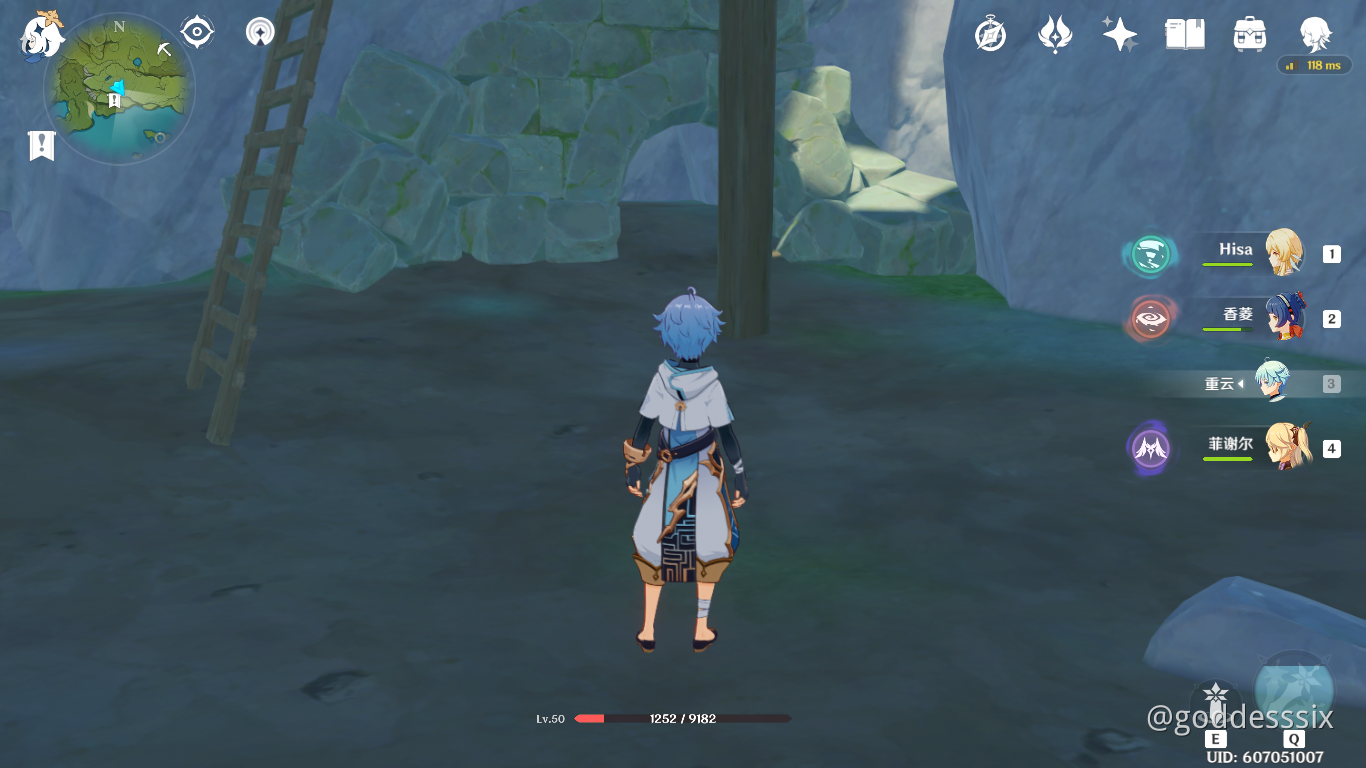The width and height of the screenshot is (1366, 768).
Task: Open the inventory backpack
Action: [1248, 33]
